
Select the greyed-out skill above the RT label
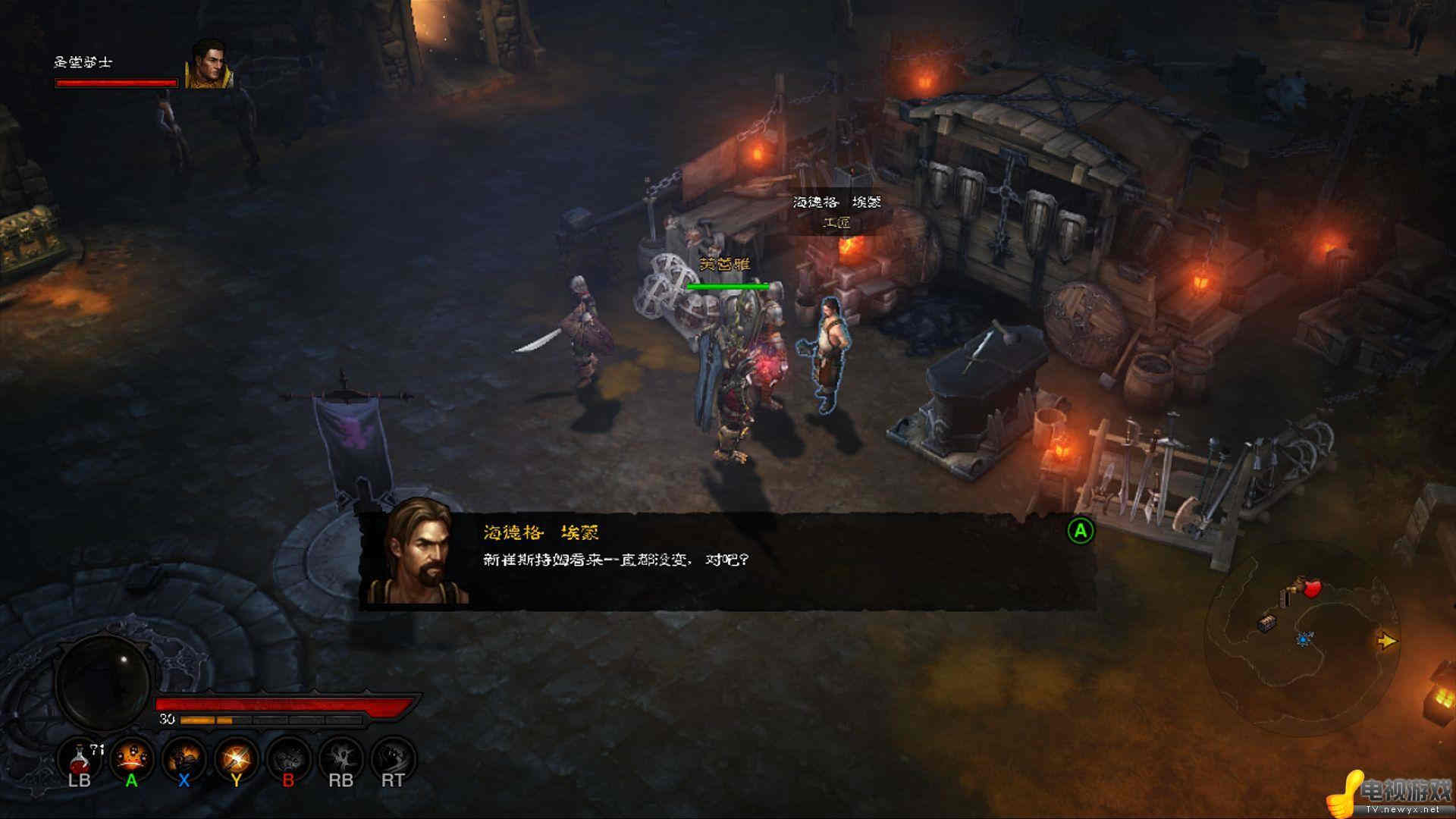(x=393, y=758)
